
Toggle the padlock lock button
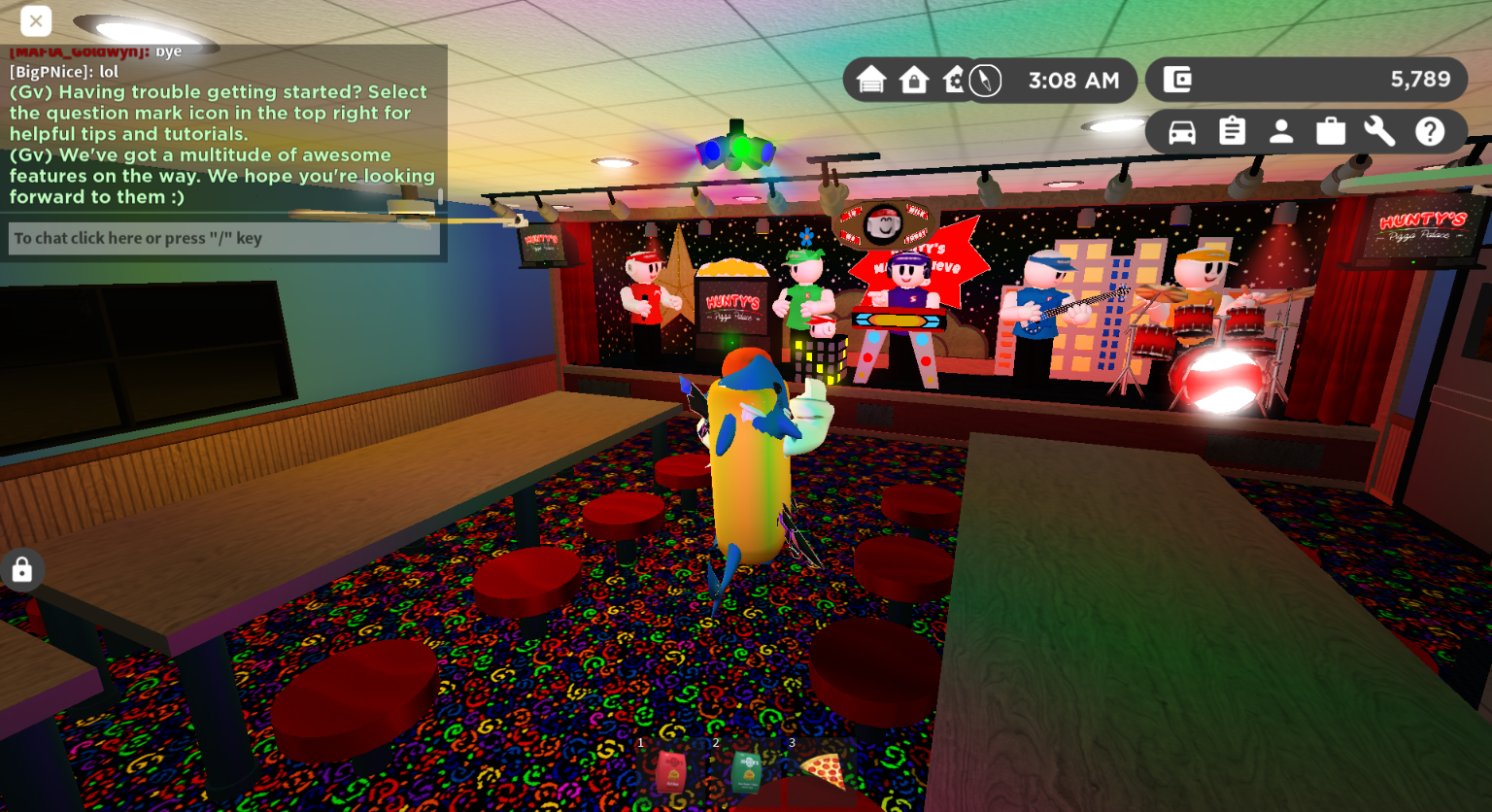click(21, 570)
